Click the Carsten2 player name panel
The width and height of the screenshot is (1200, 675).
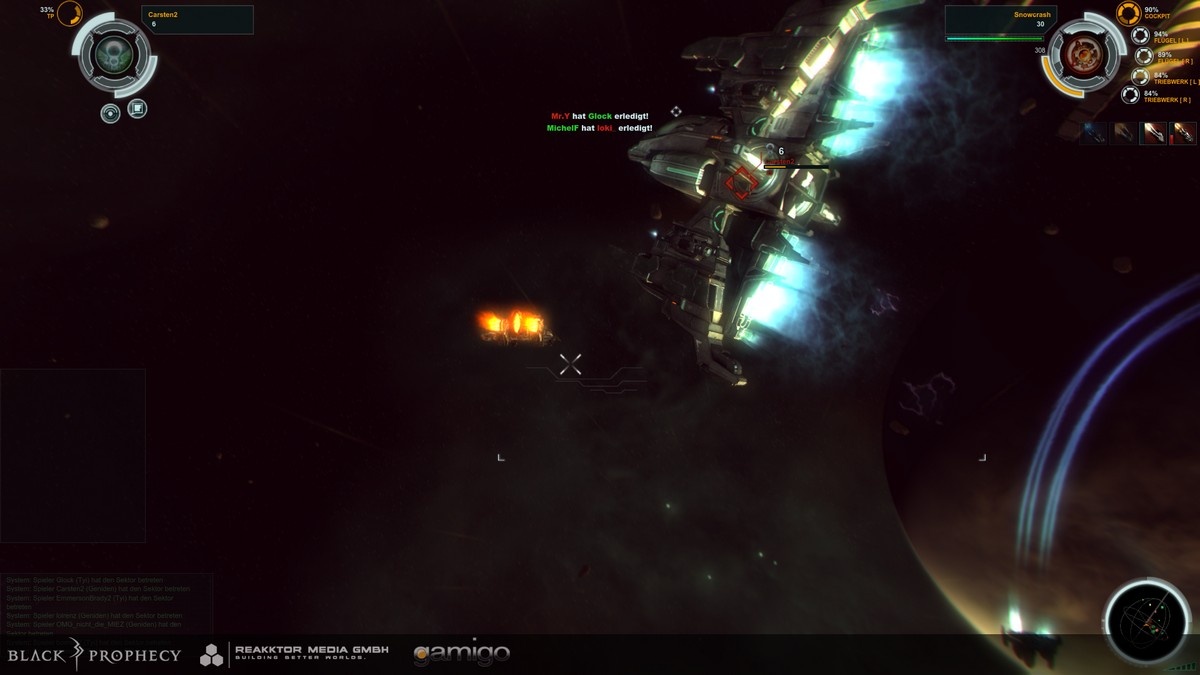pyautogui.click(x=198, y=19)
